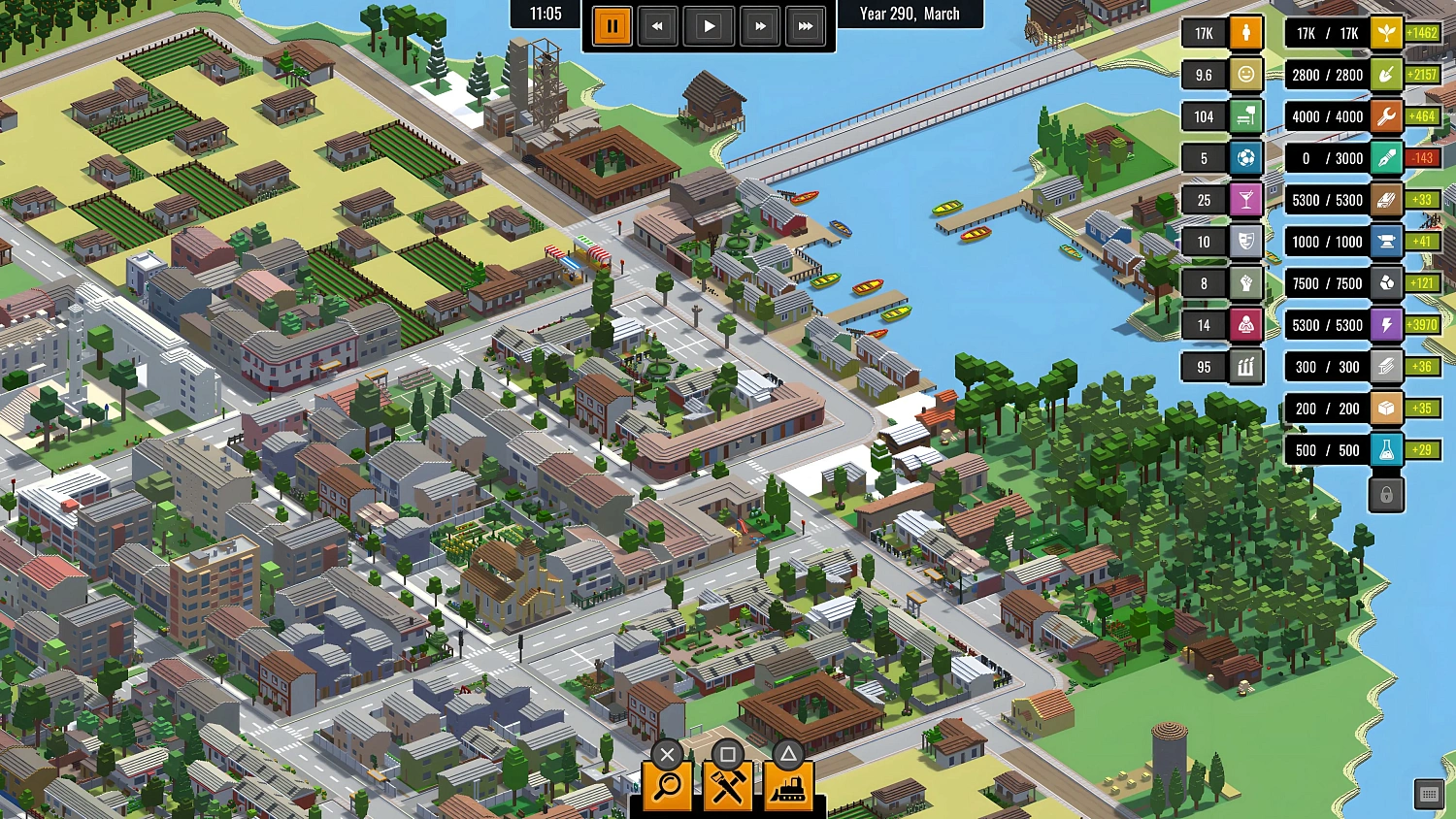Pause the game with the orange pause button
Screen dimensions: 1456x819
(x=612, y=26)
